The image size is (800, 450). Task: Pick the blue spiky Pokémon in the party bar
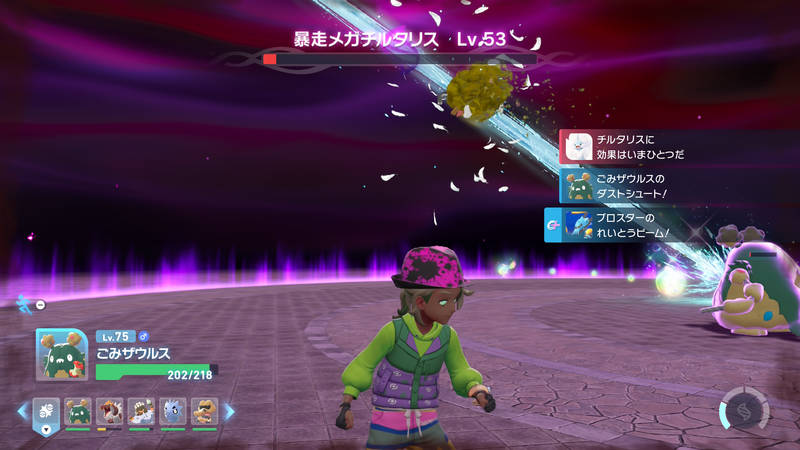click(x=172, y=411)
